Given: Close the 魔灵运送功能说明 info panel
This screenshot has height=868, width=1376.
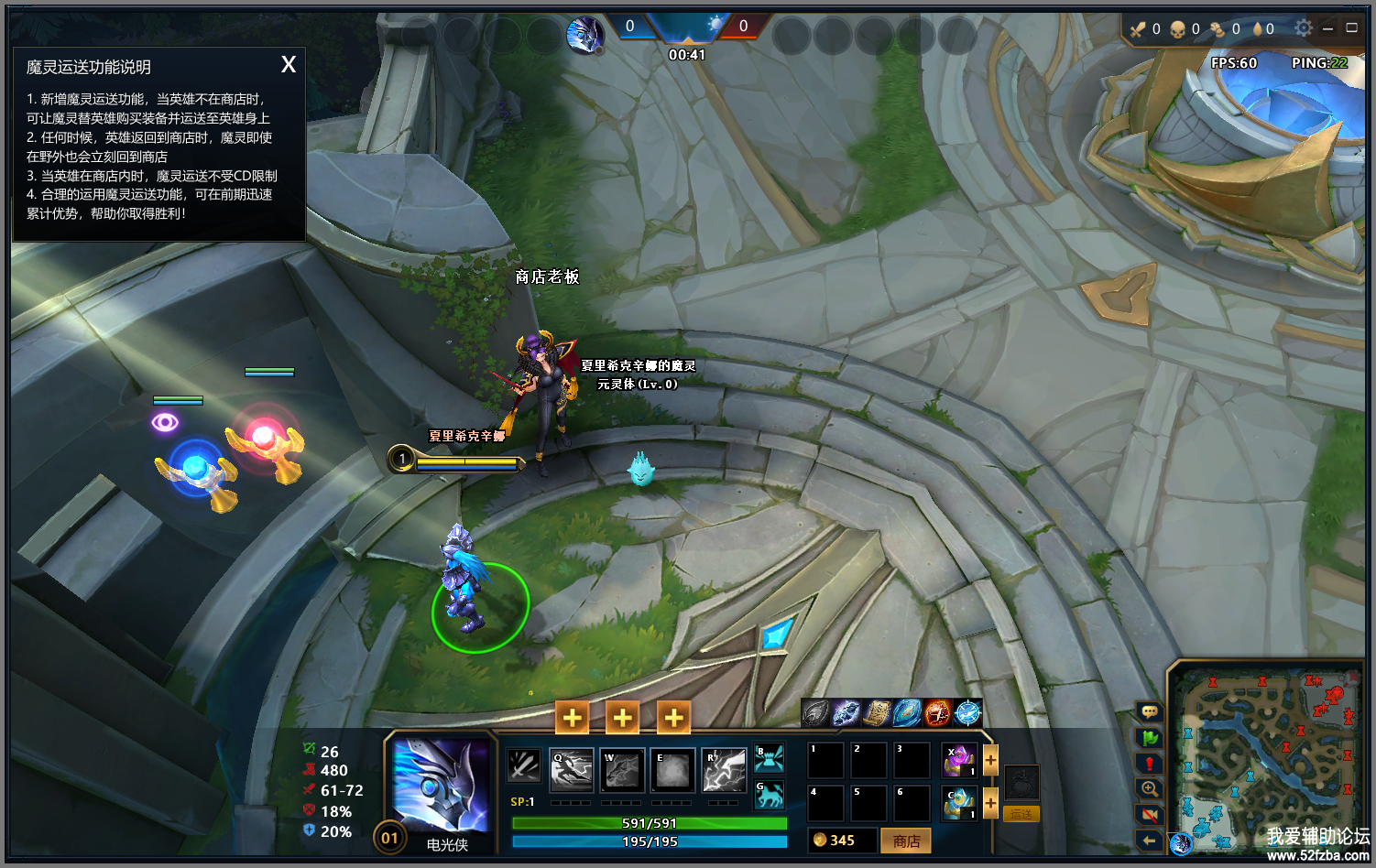Looking at the screenshot, I should point(289,64).
